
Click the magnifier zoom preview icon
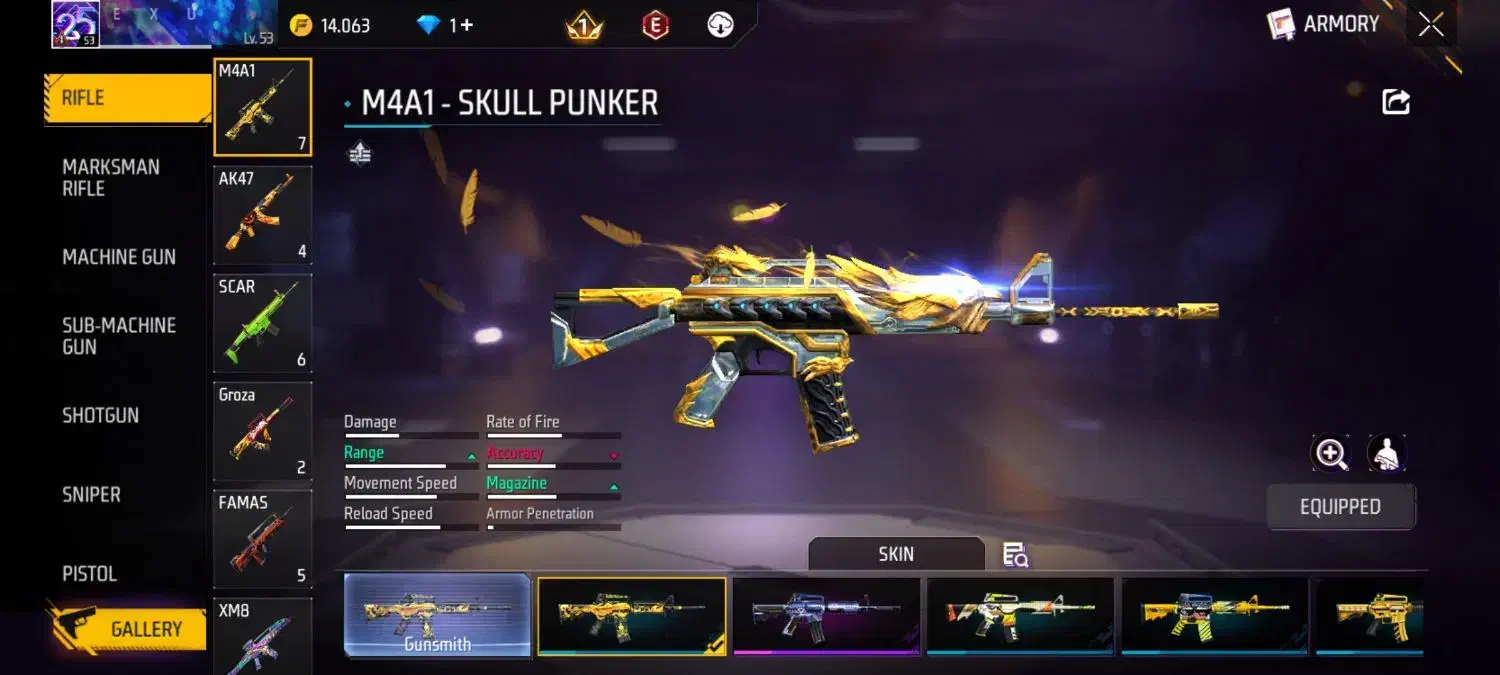pos(1330,454)
